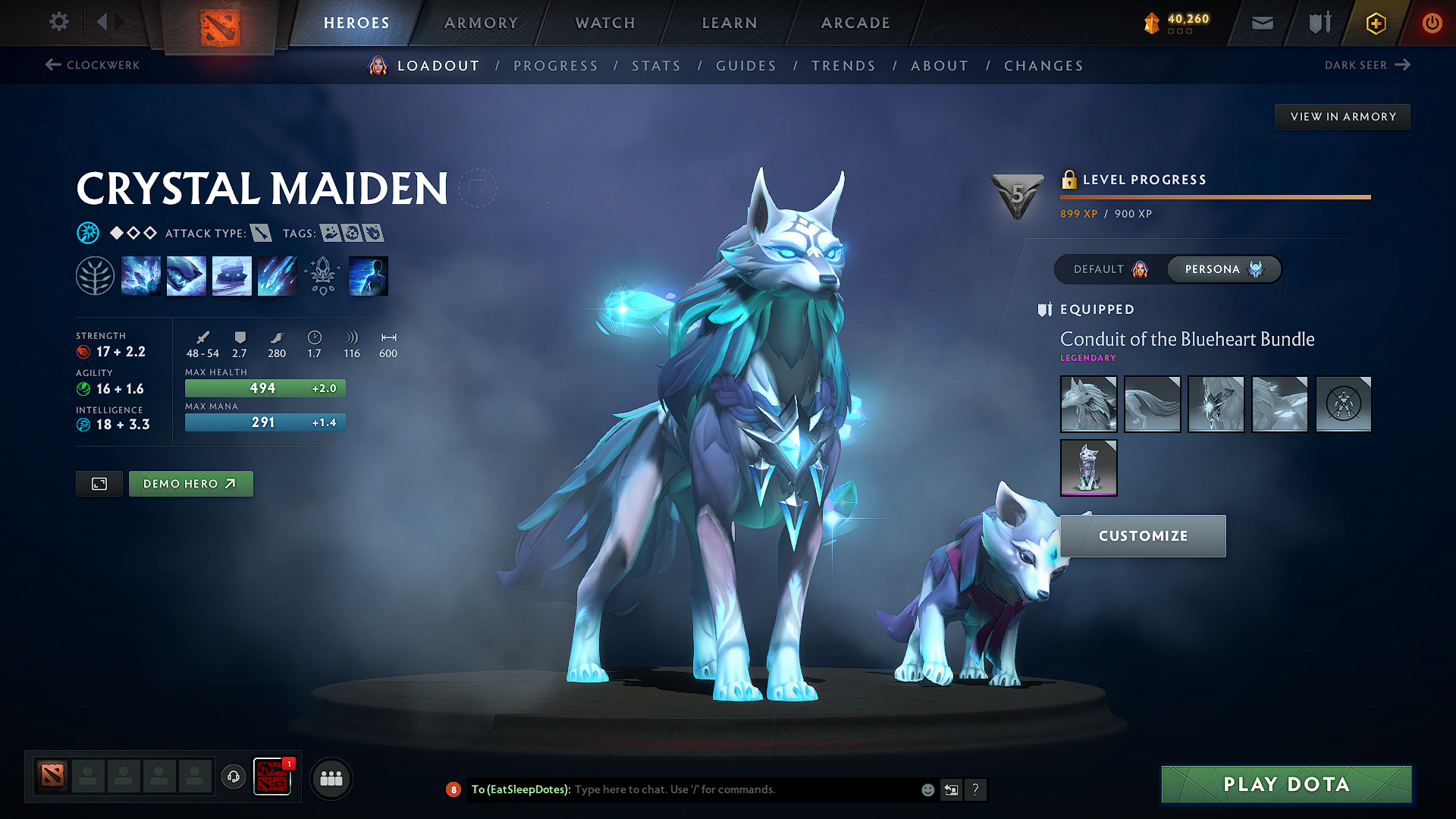
Task: Open settings with the gear icon
Action: (59, 22)
